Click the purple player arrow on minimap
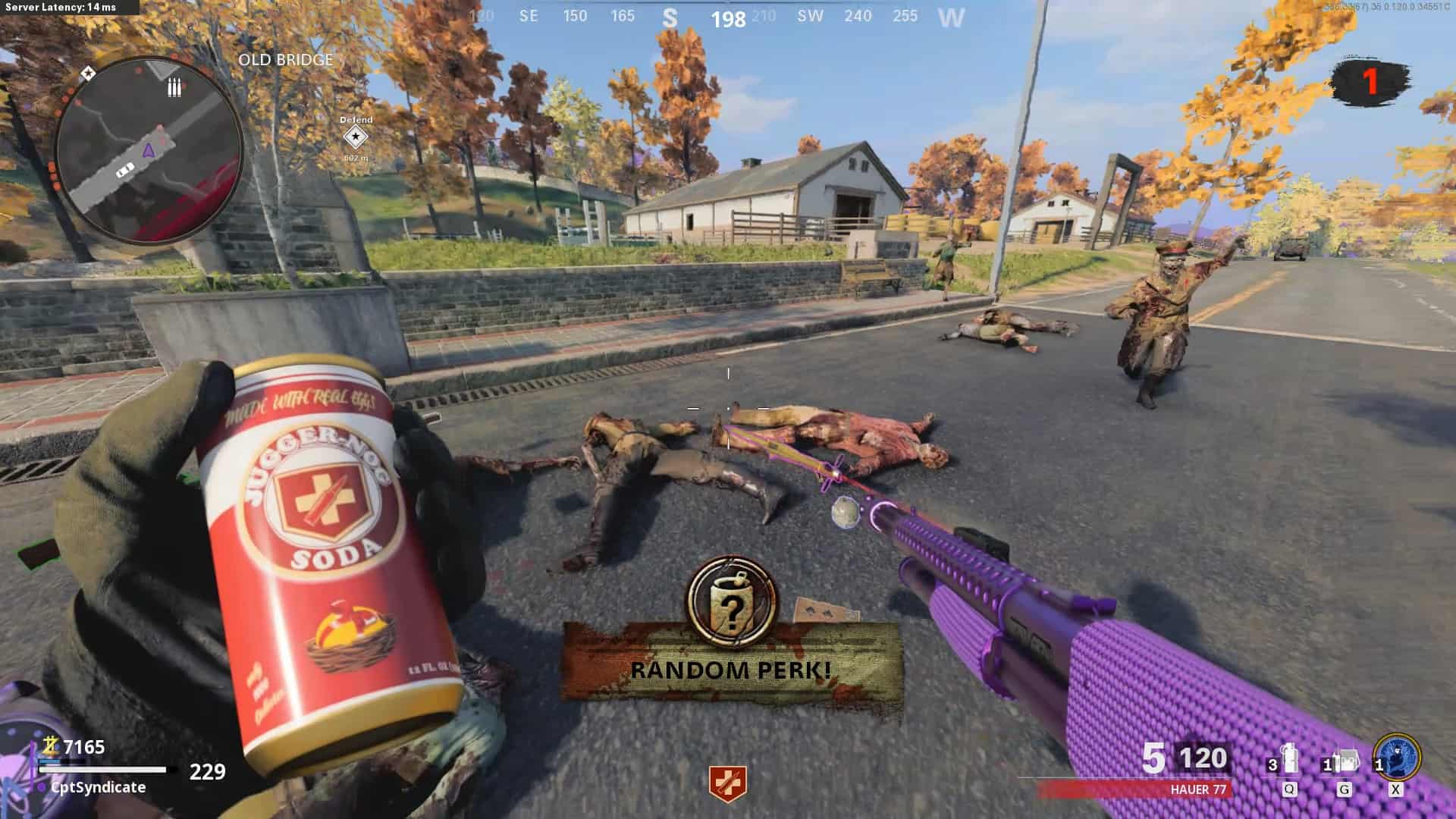Viewport: 1456px width, 819px height. point(149,150)
